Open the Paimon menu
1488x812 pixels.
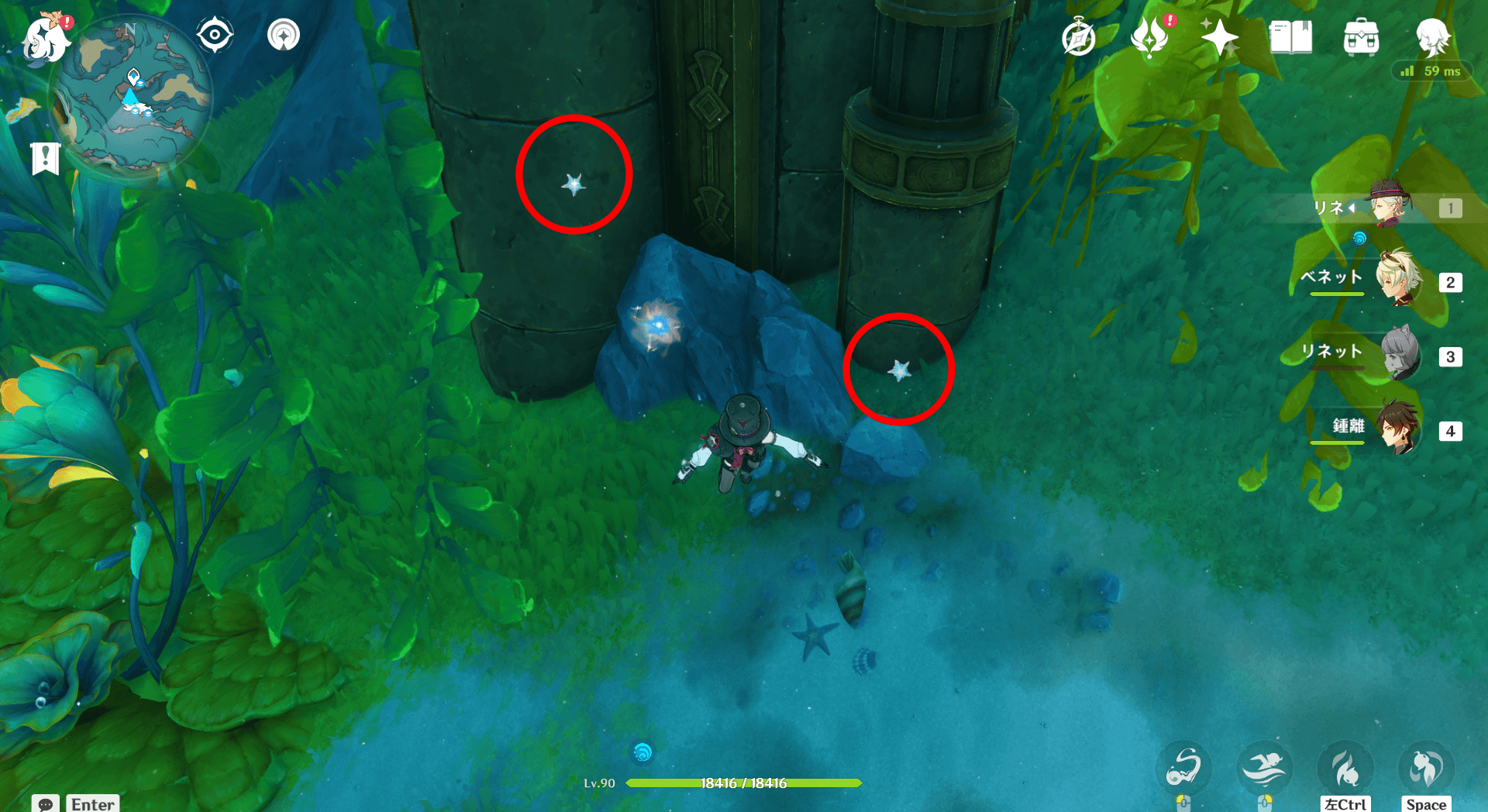(46, 39)
